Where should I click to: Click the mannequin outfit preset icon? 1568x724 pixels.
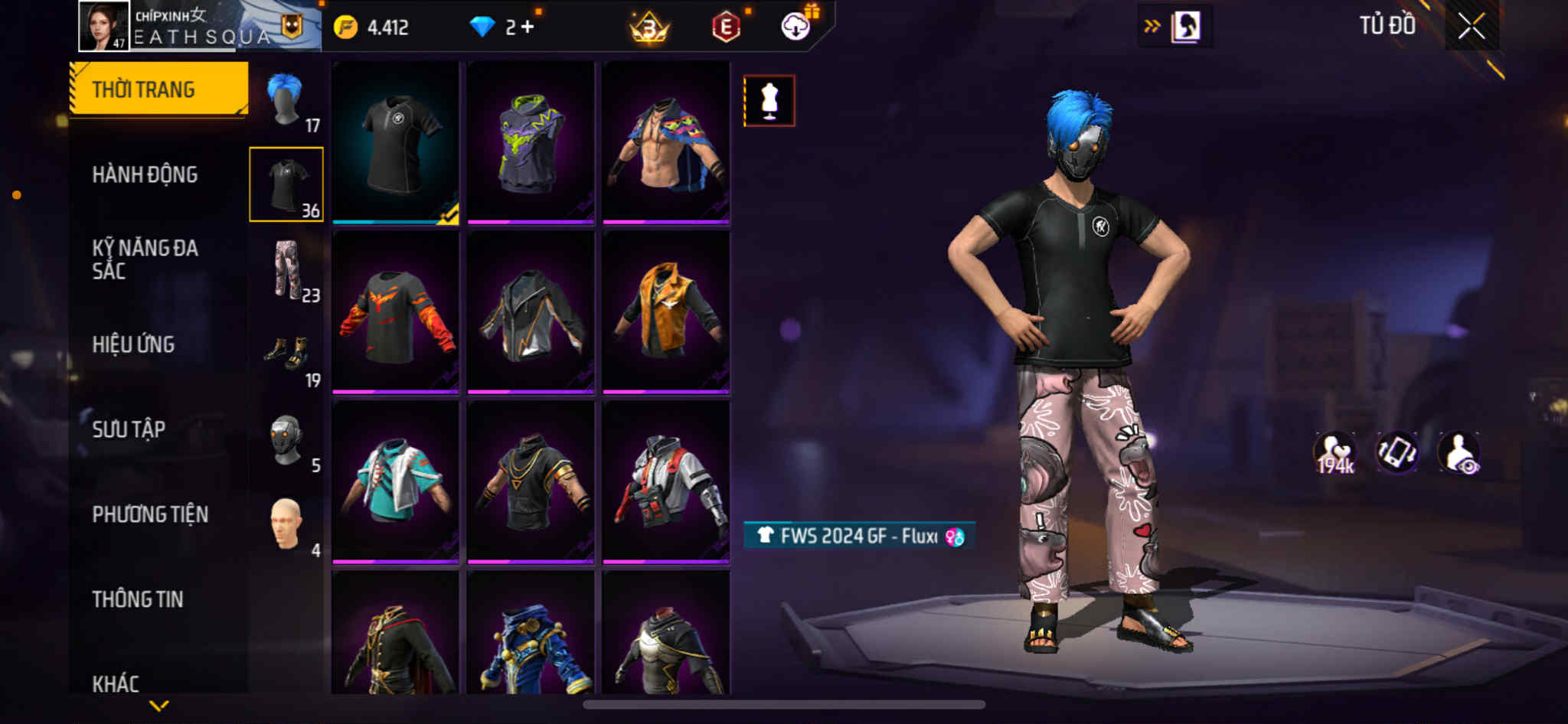(x=769, y=100)
